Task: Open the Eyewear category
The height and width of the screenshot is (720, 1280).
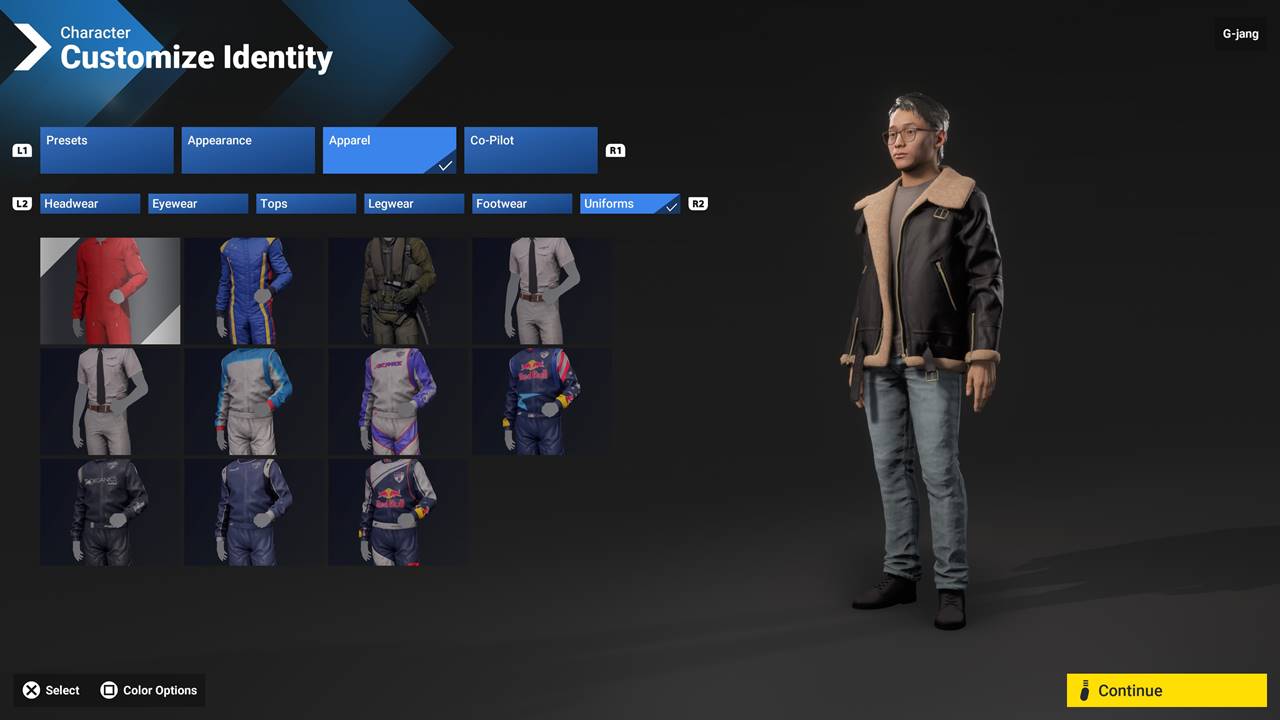Action: 198,204
